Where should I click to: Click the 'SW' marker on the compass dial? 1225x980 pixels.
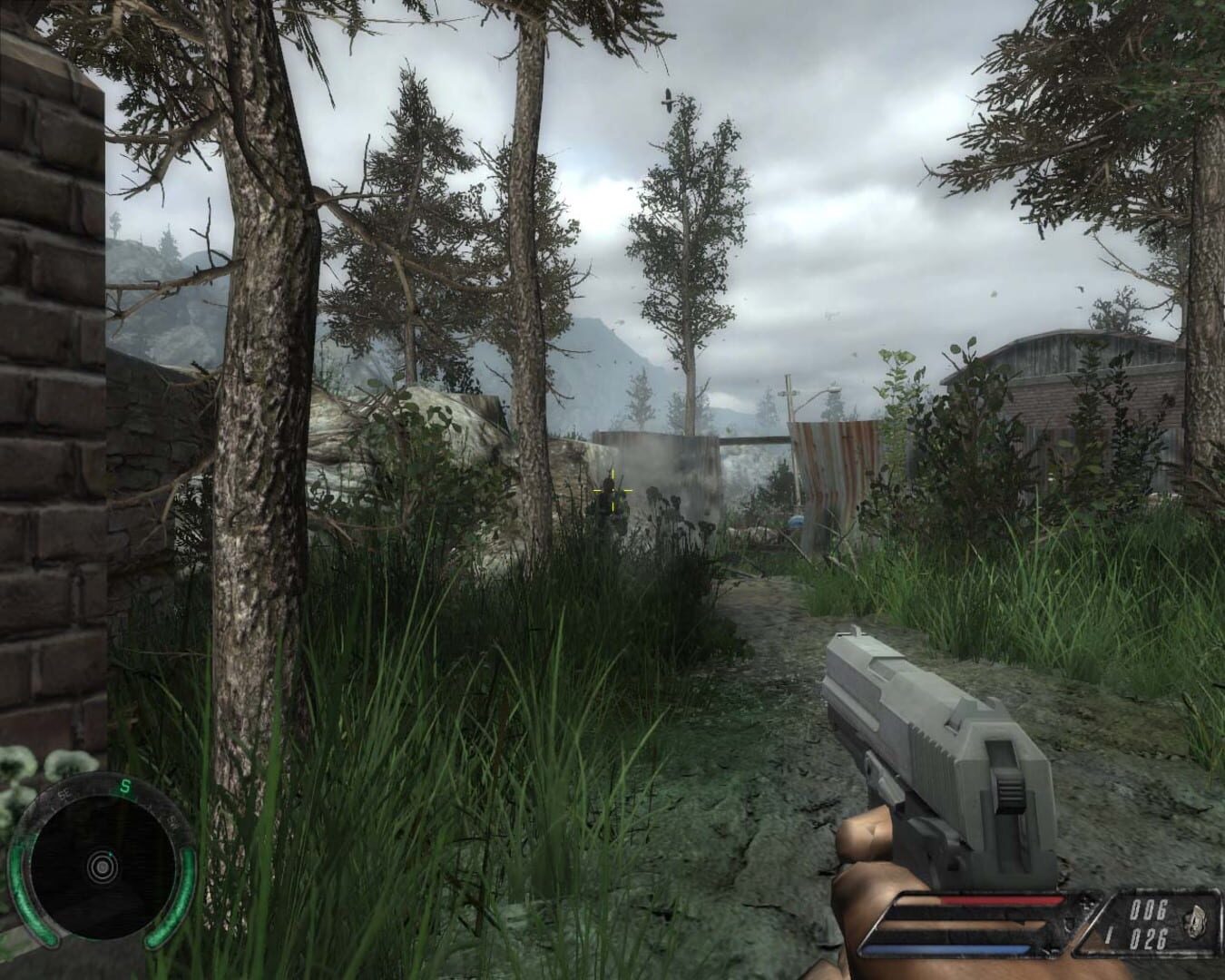[x=172, y=822]
